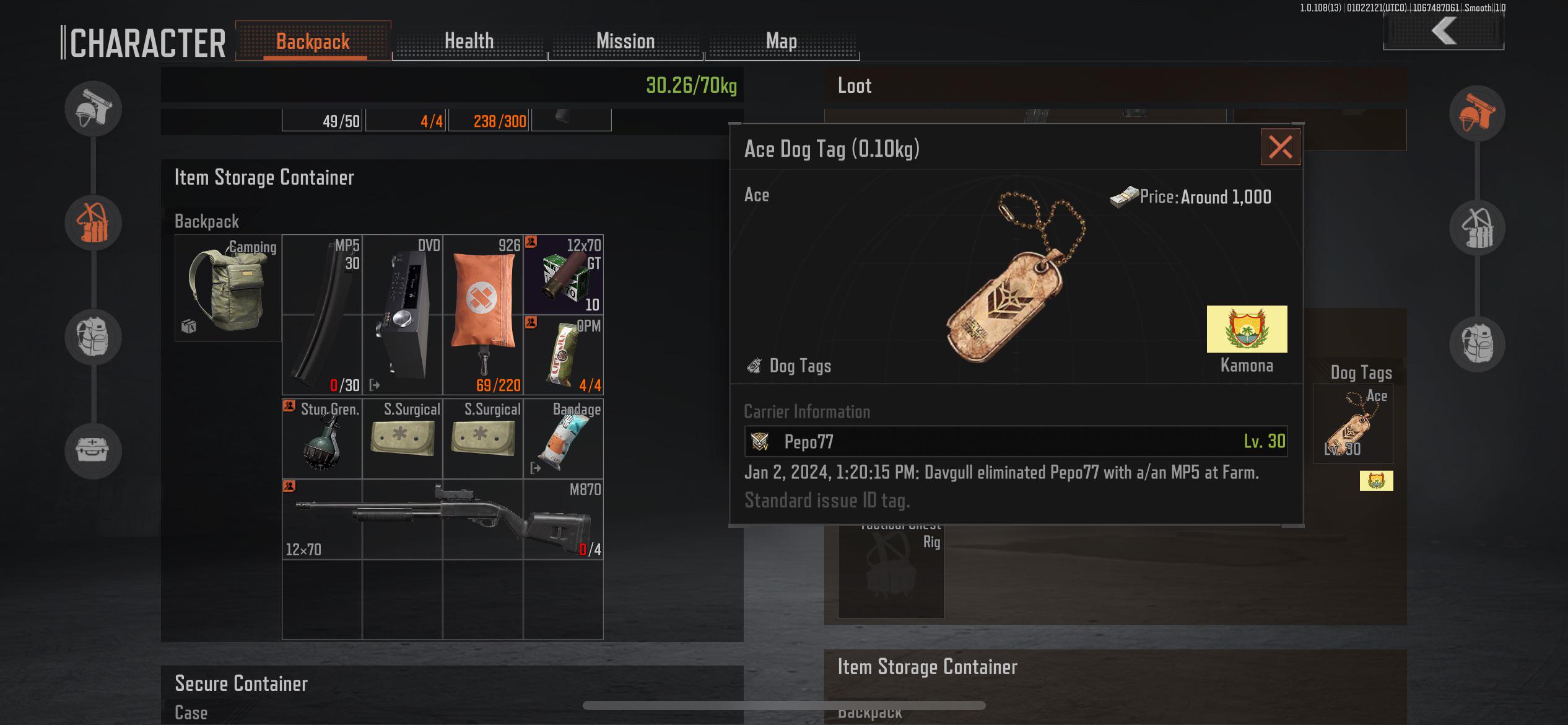Select the M870 shotgun in backpack
The image size is (1568, 725).
tap(442, 519)
